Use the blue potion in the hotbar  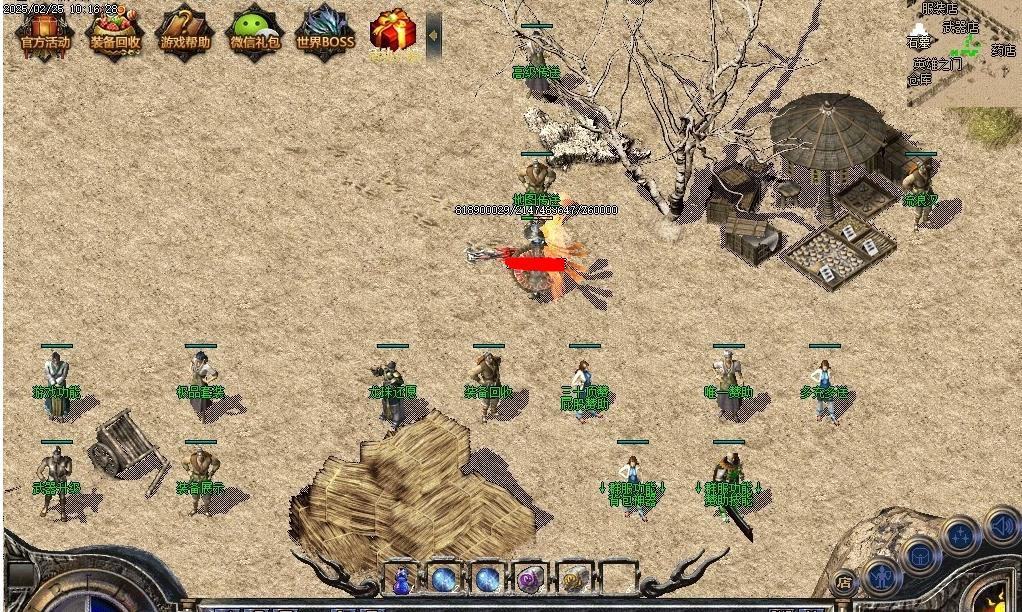[401, 579]
